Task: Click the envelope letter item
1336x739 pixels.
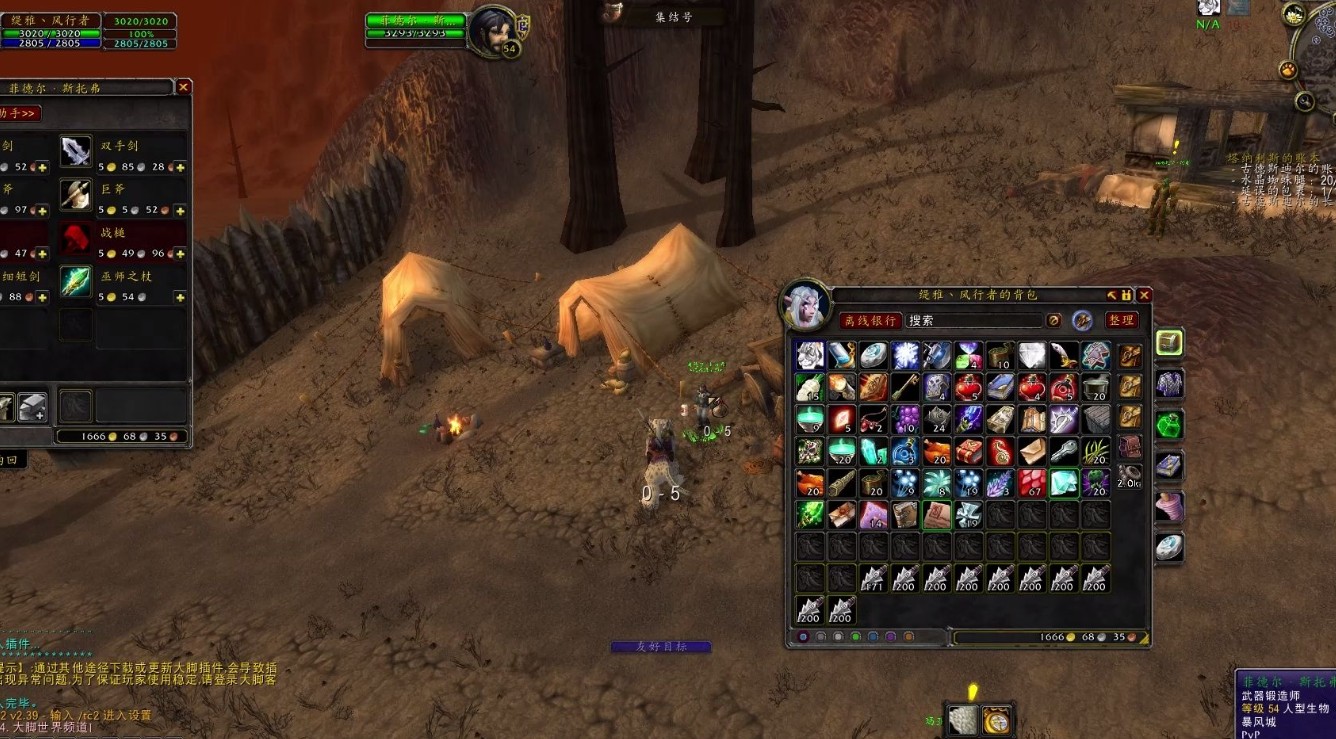Action: (x=1033, y=451)
